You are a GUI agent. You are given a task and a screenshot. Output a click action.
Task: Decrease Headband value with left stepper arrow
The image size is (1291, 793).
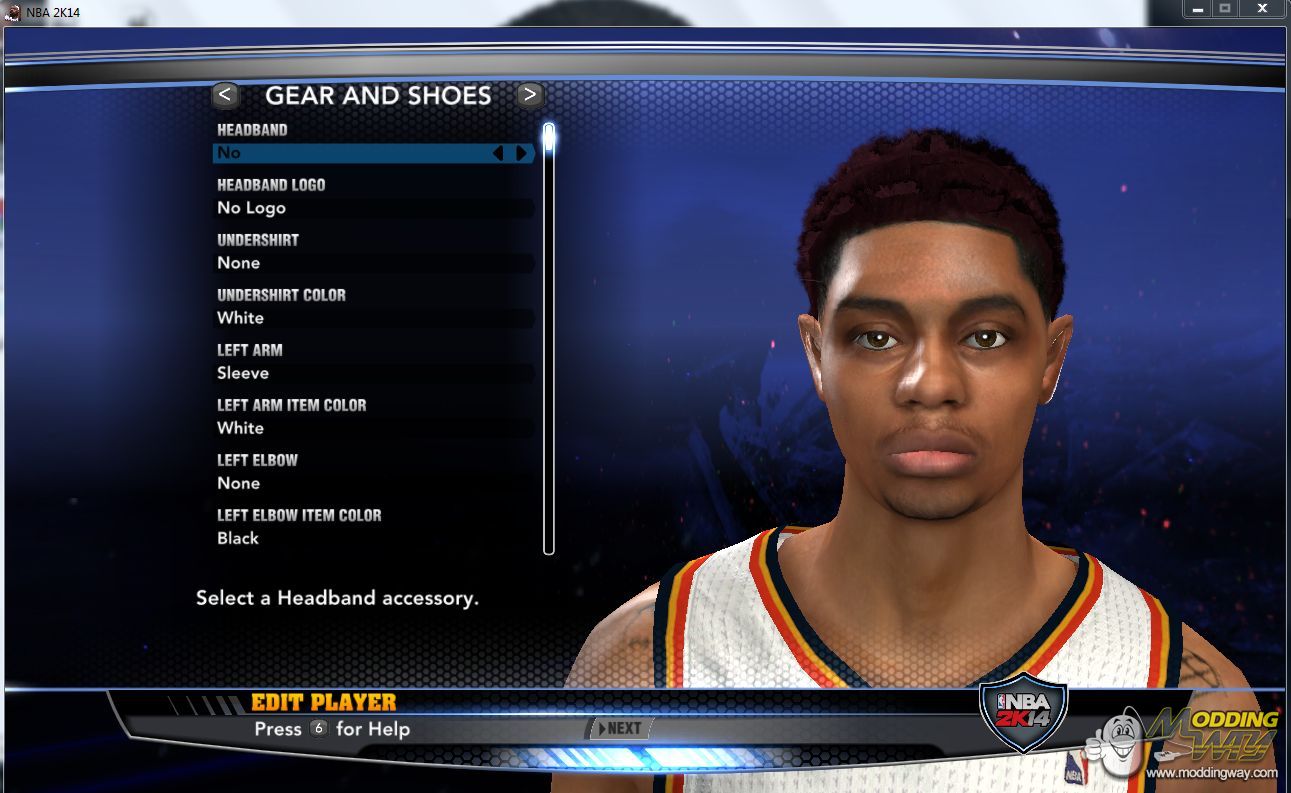pos(498,153)
